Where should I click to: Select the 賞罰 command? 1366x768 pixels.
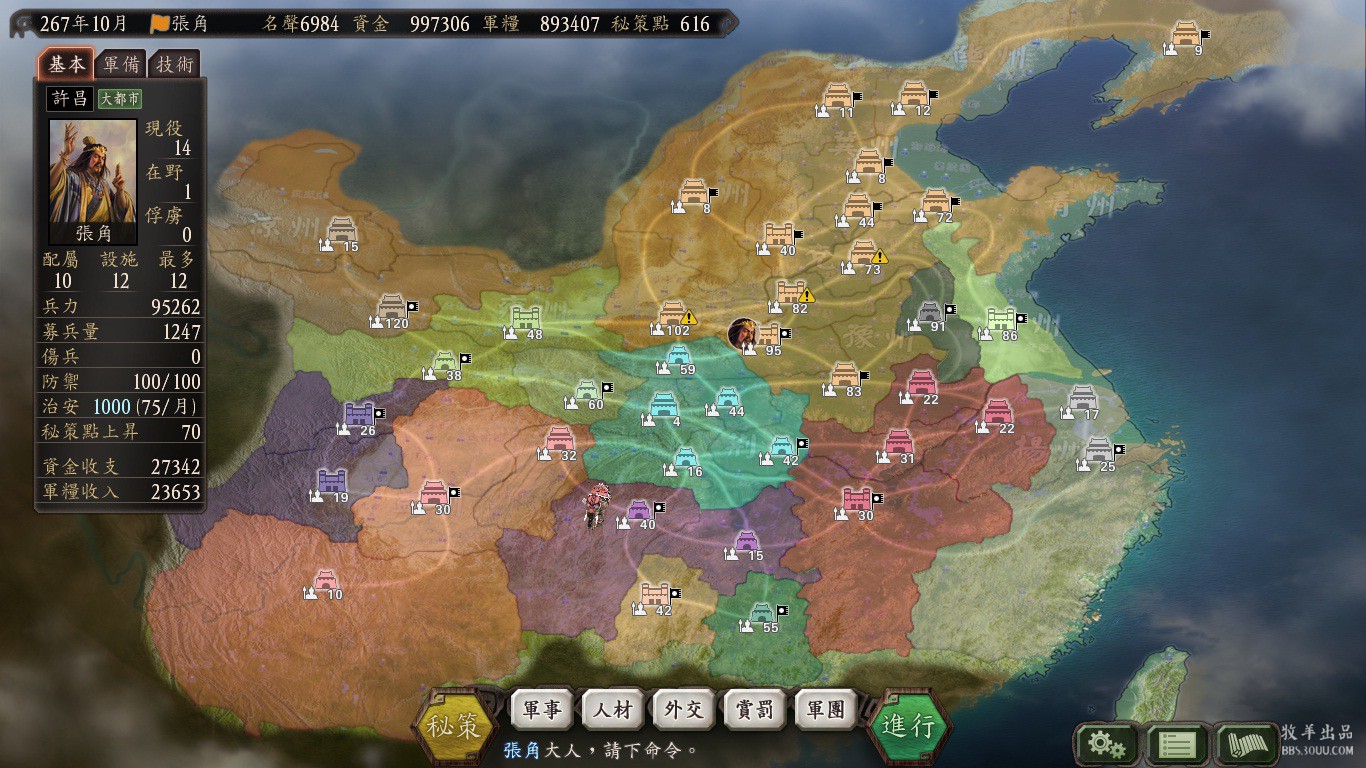755,710
